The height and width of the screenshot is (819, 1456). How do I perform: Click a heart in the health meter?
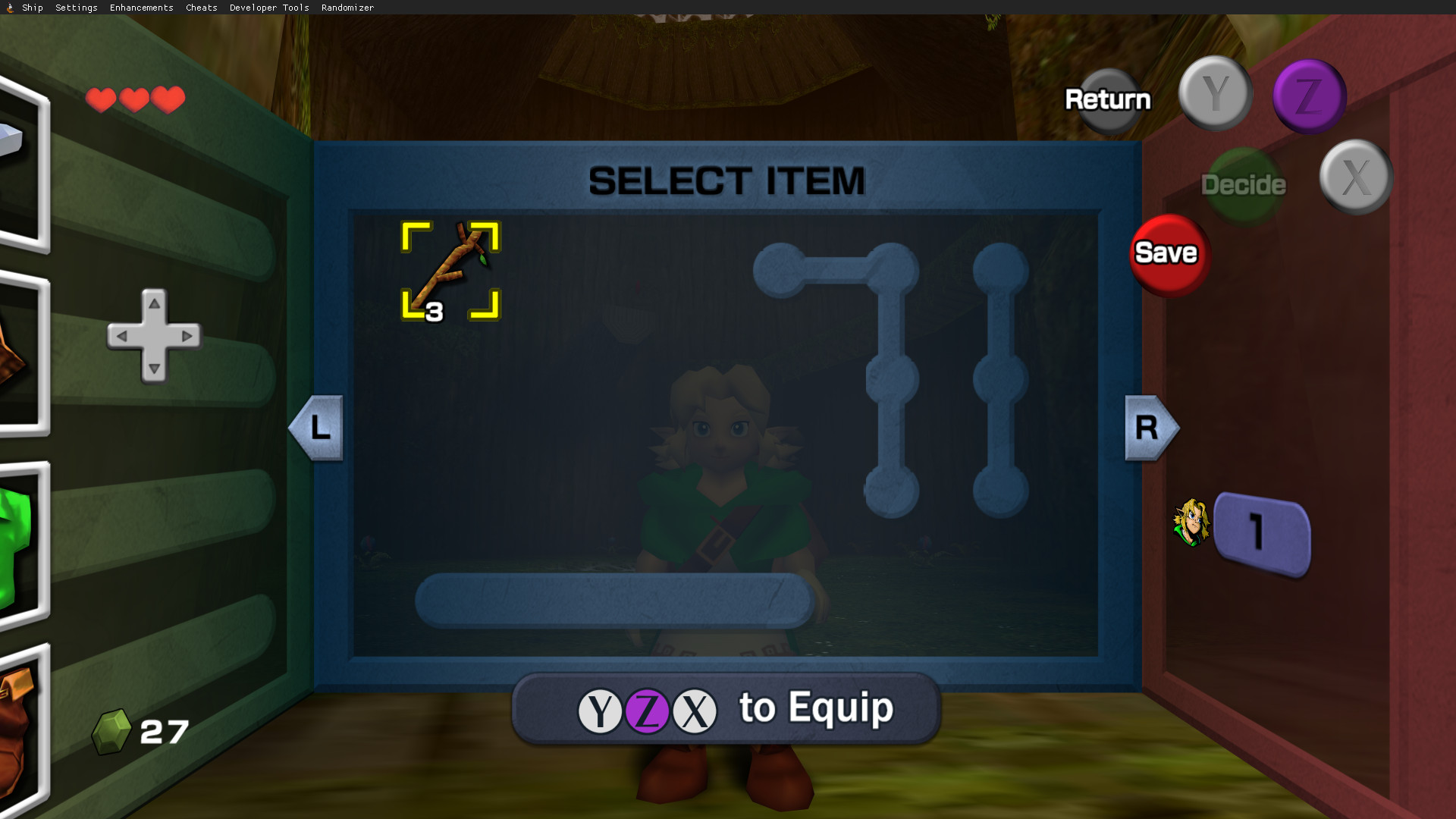click(101, 99)
